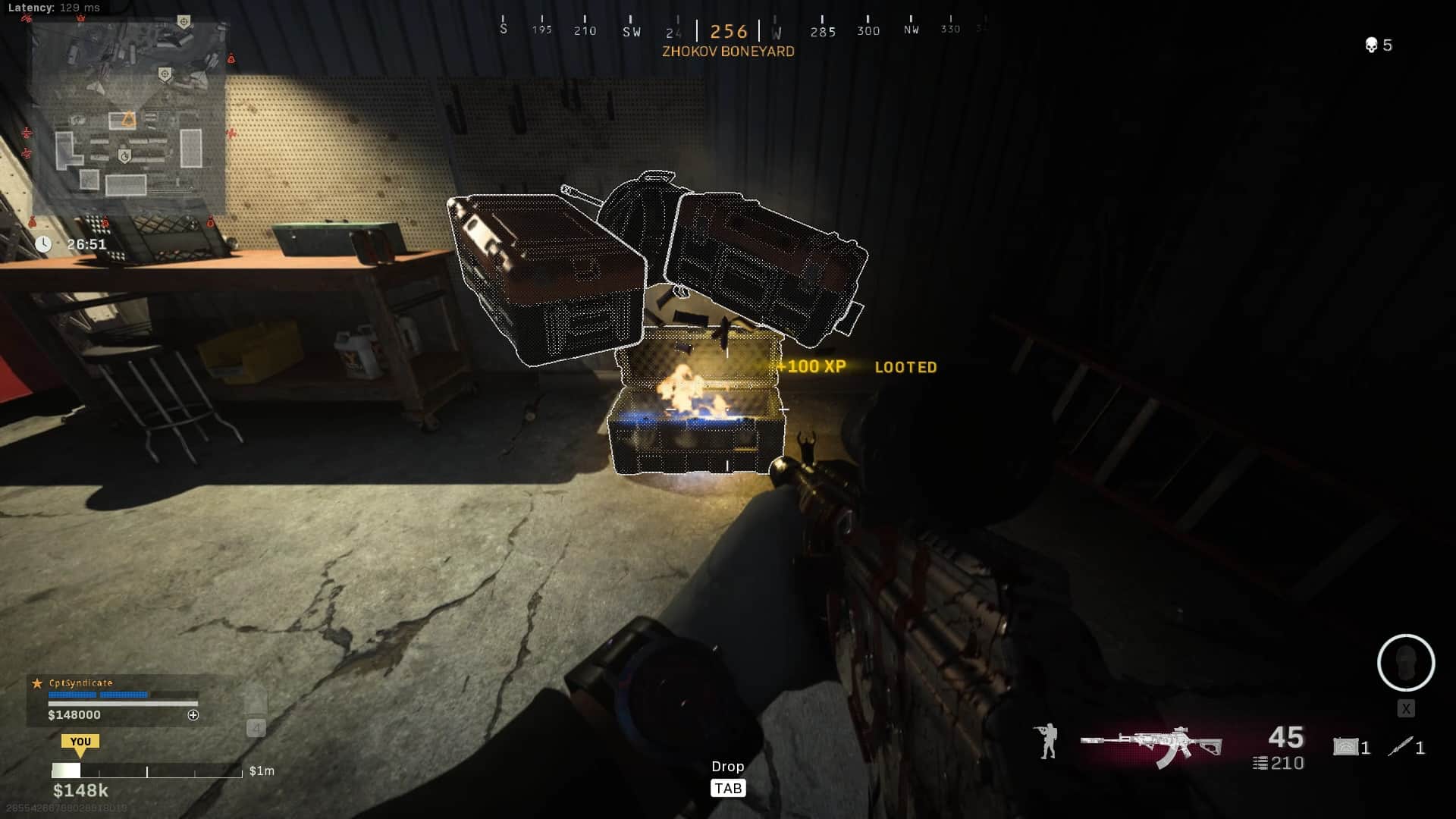1456x819 pixels.
Task: Select the armor plate X icon
Action: [1407, 709]
